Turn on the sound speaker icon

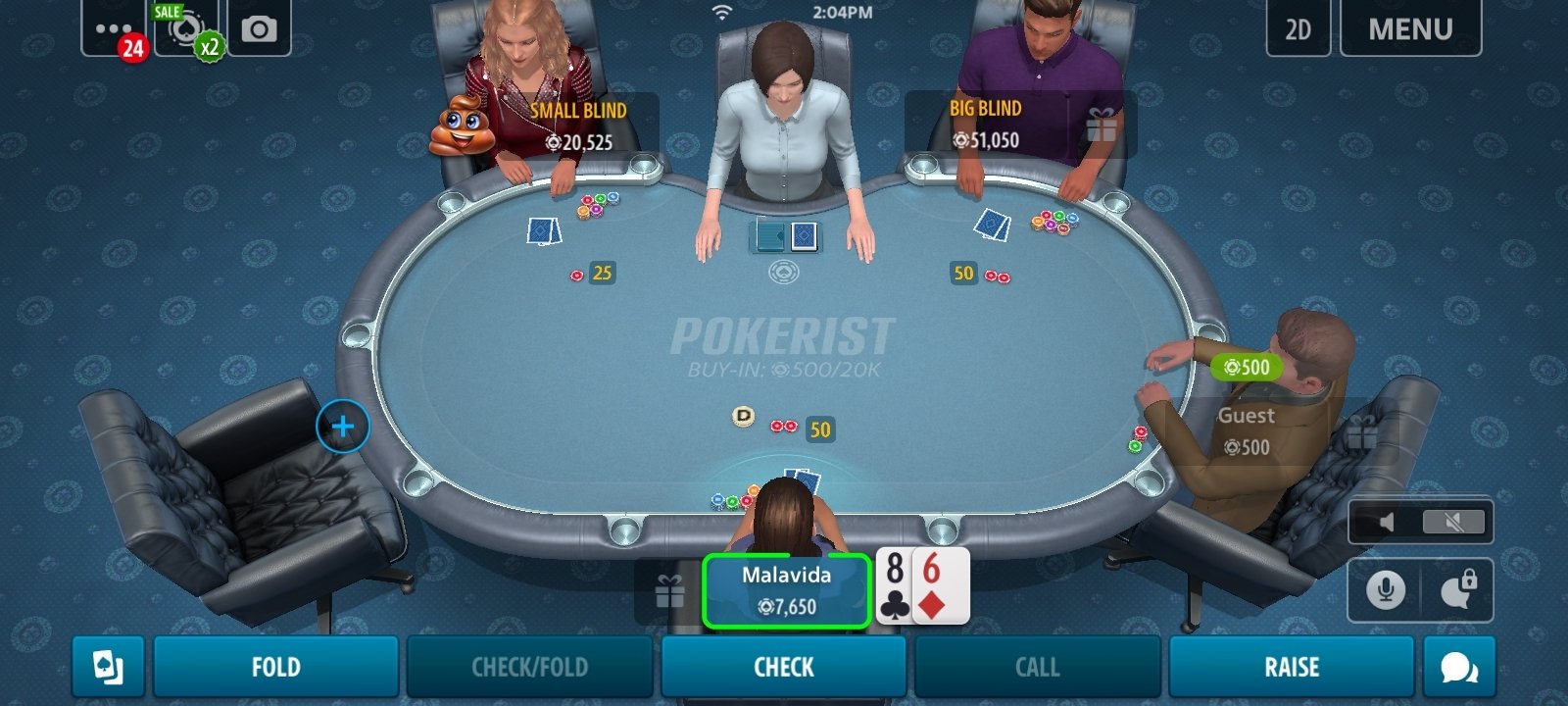1387,522
